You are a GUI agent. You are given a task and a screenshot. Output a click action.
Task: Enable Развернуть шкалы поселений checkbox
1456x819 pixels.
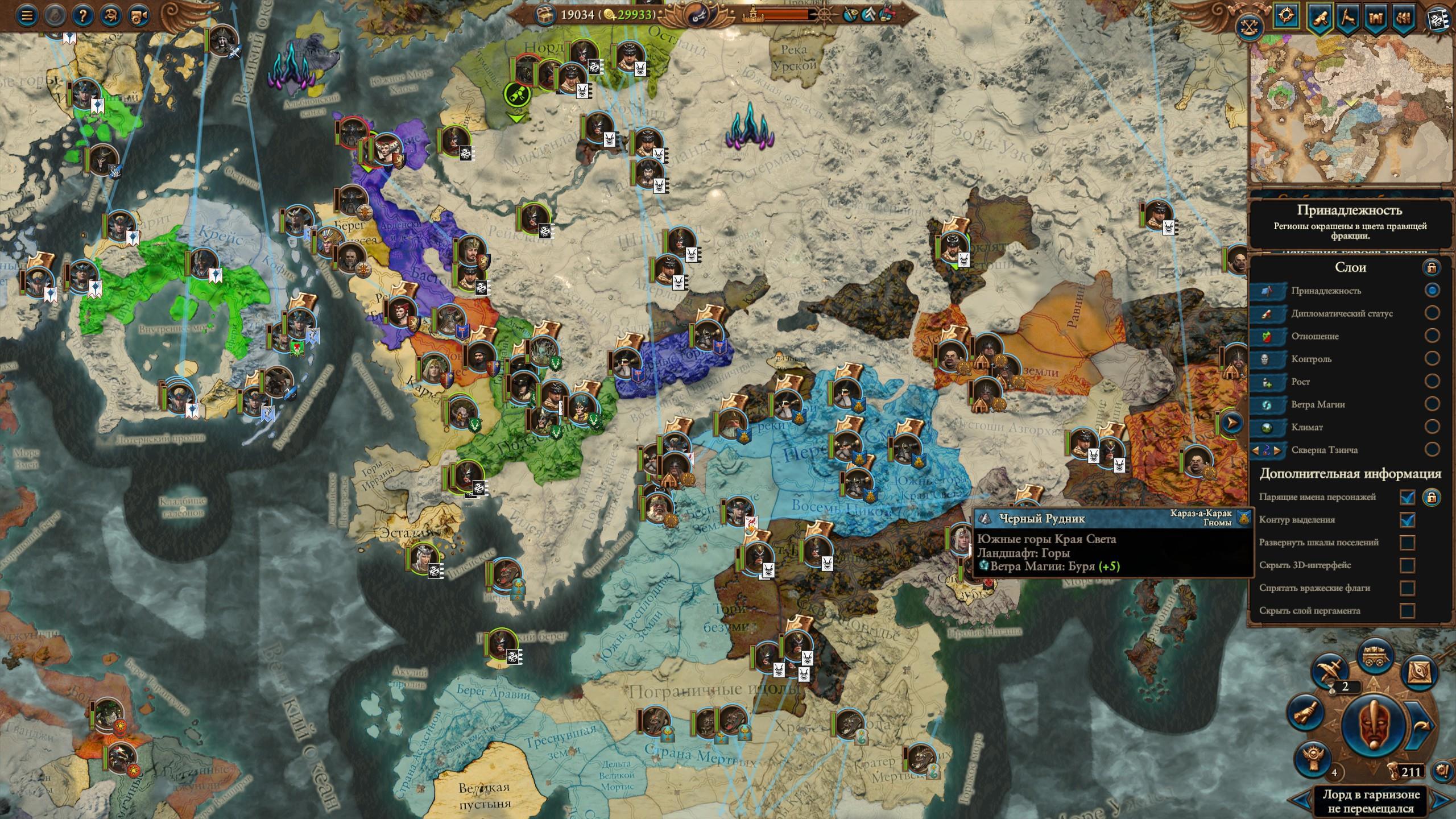tap(1407, 543)
